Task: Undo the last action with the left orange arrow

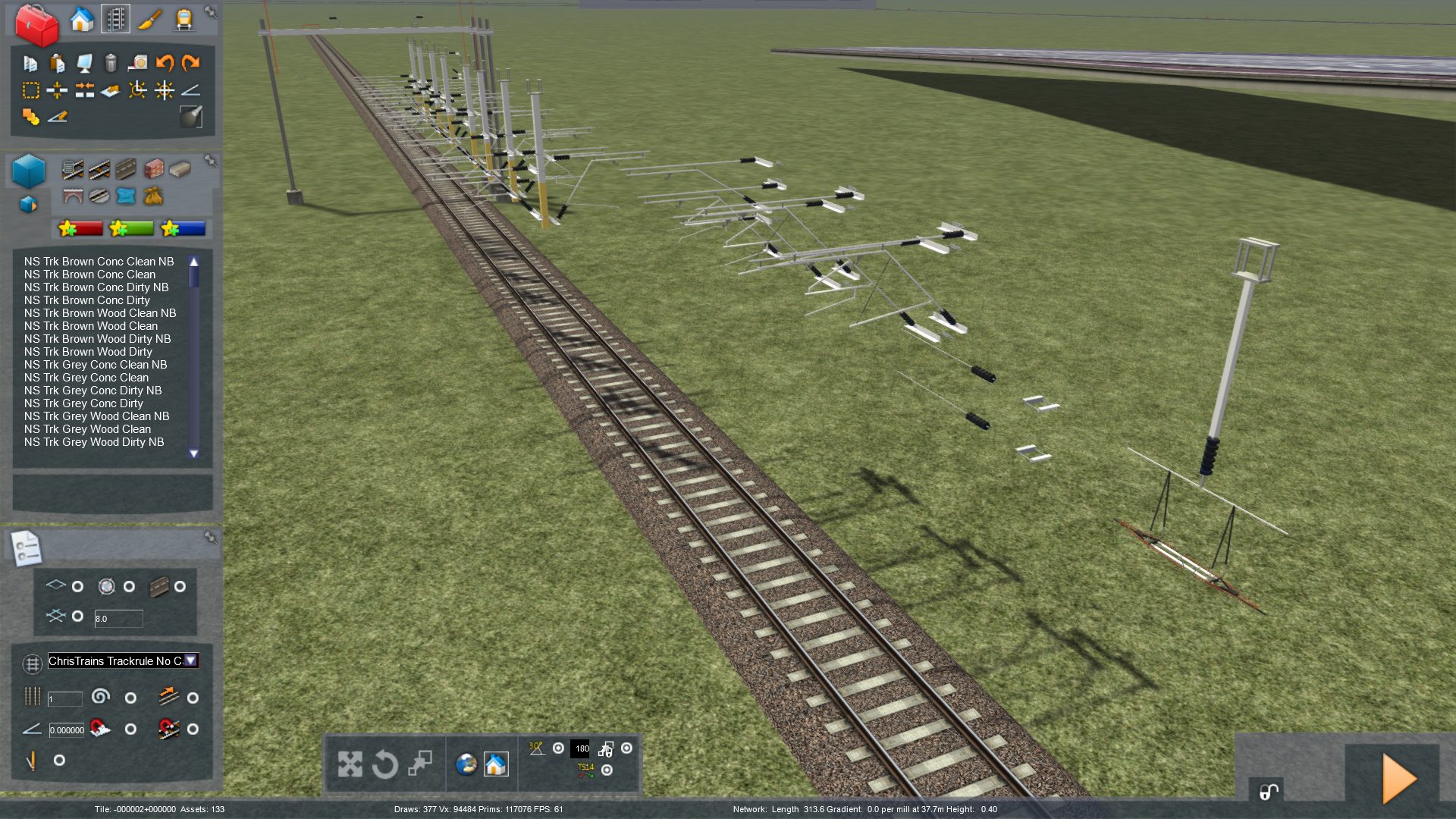Action: (x=165, y=63)
